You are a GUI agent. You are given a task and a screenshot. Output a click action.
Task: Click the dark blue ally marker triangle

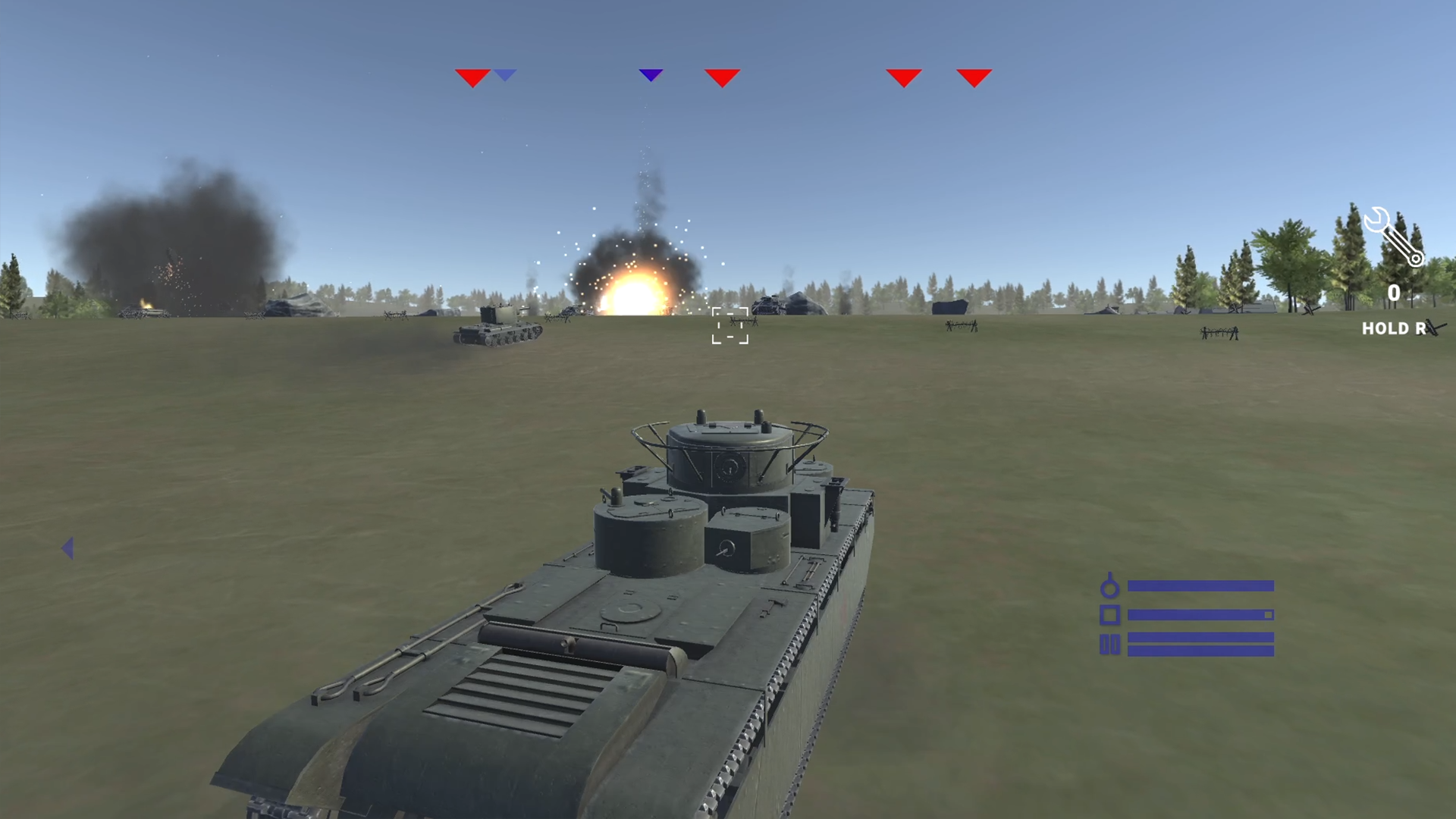pos(651,74)
